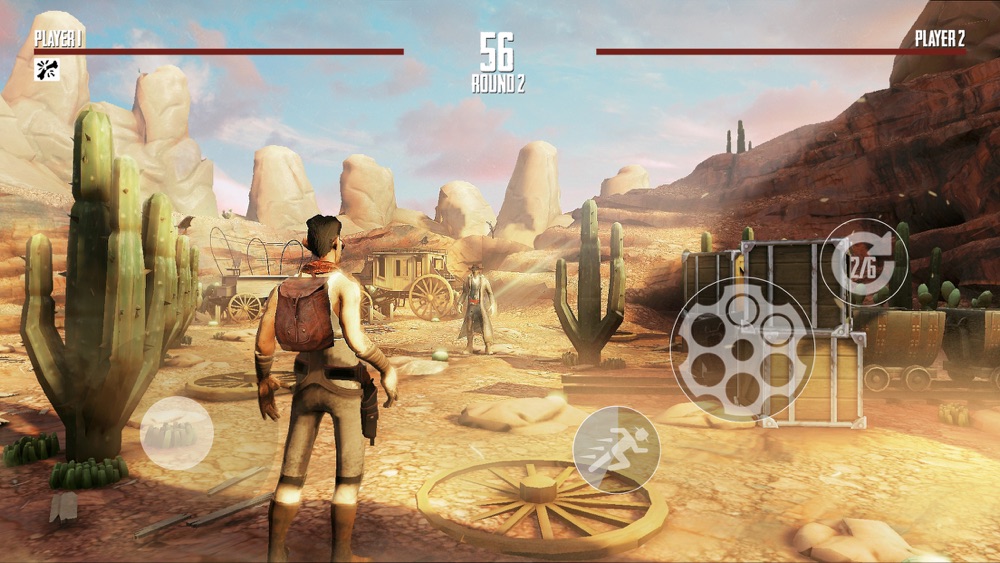Fire using the revolver cylinder button
The width and height of the screenshot is (1000, 563).
742,350
